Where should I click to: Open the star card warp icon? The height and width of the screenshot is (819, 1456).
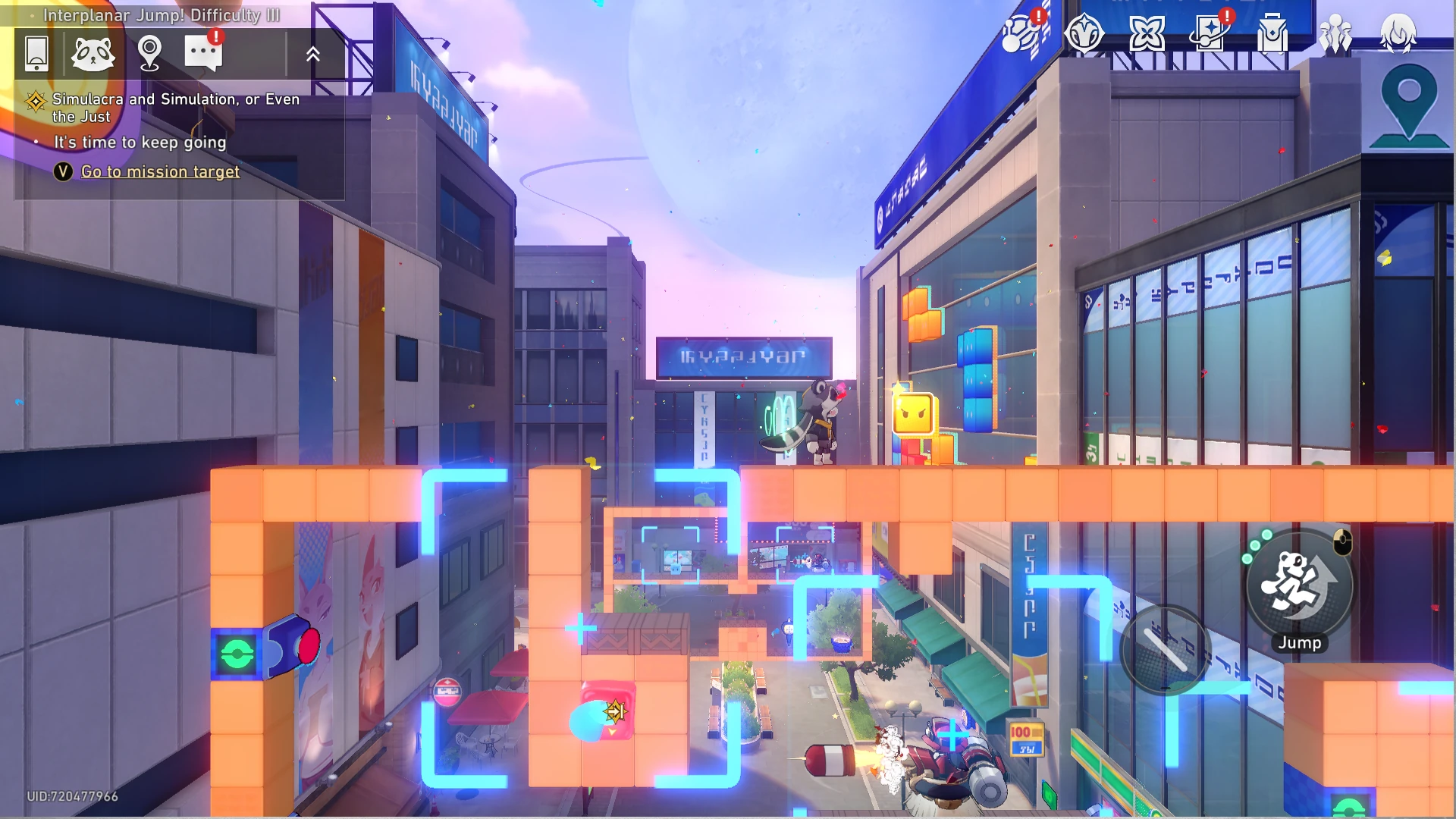tap(1210, 34)
